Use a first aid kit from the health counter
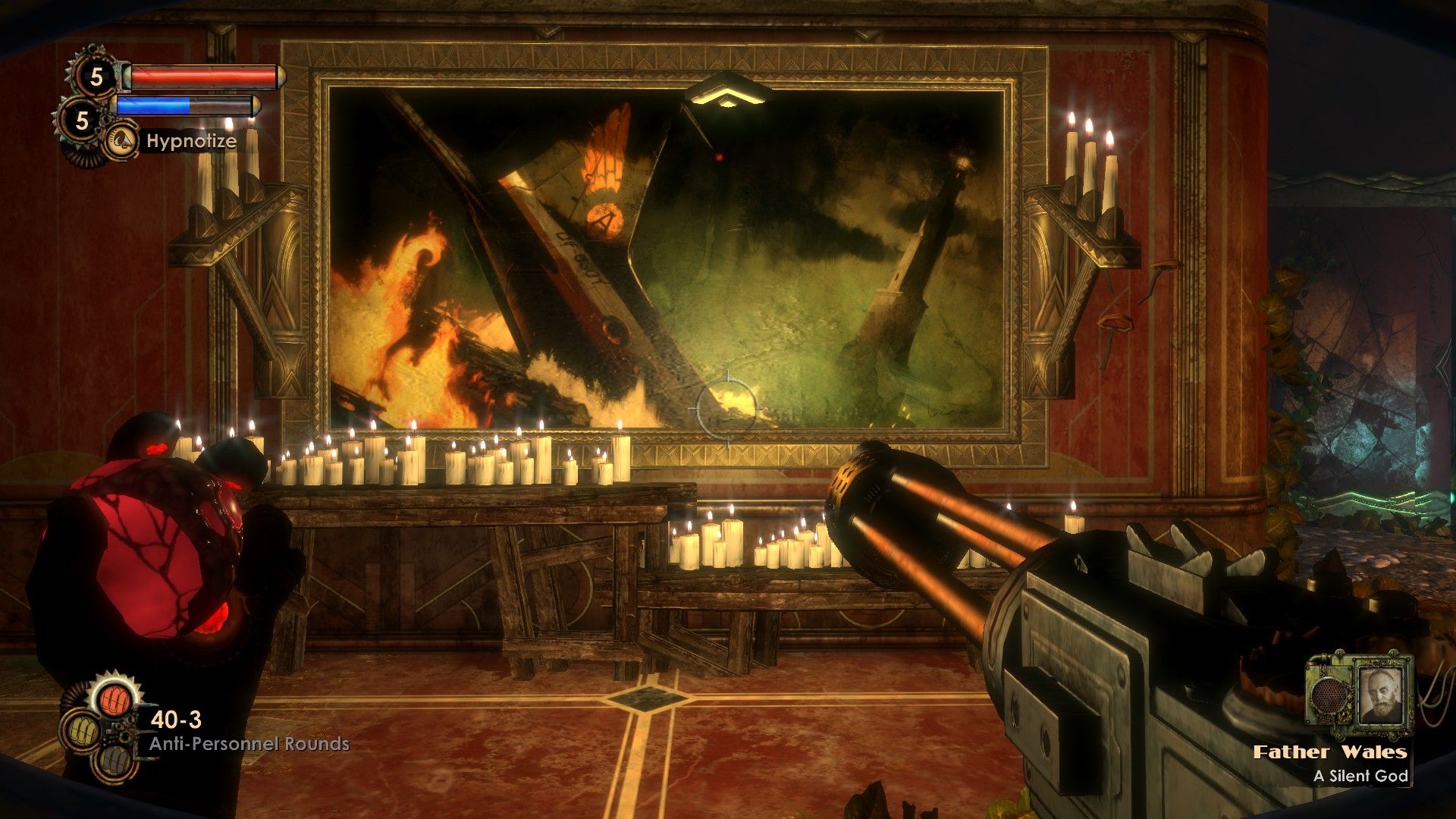The height and width of the screenshot is (819, 1456). tap(96, 76)
